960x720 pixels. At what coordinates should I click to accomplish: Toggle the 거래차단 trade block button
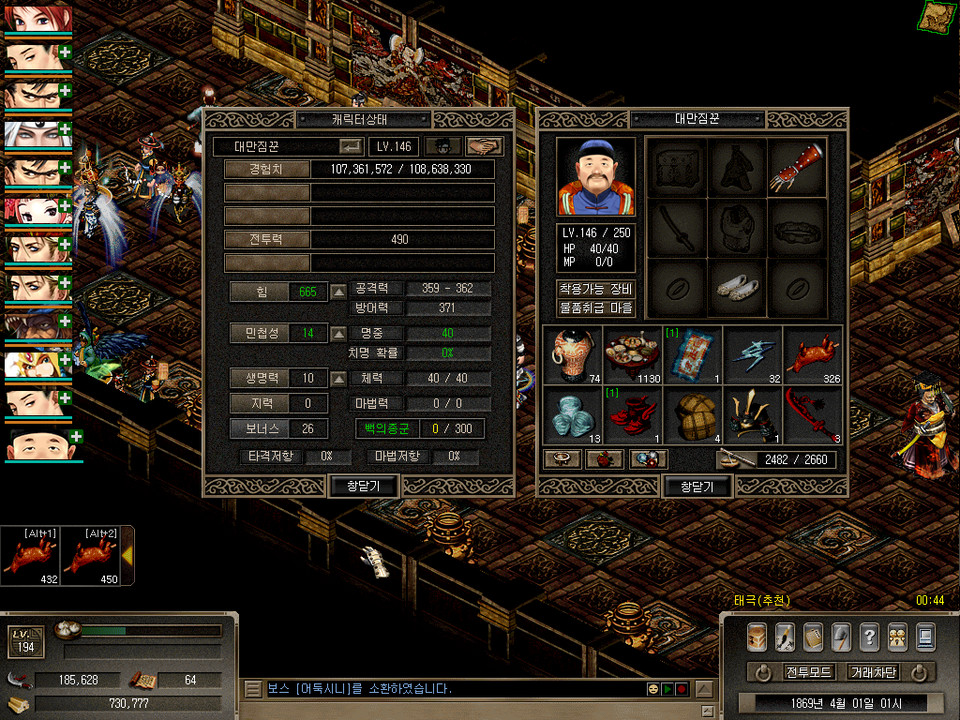tap(872, 671)
